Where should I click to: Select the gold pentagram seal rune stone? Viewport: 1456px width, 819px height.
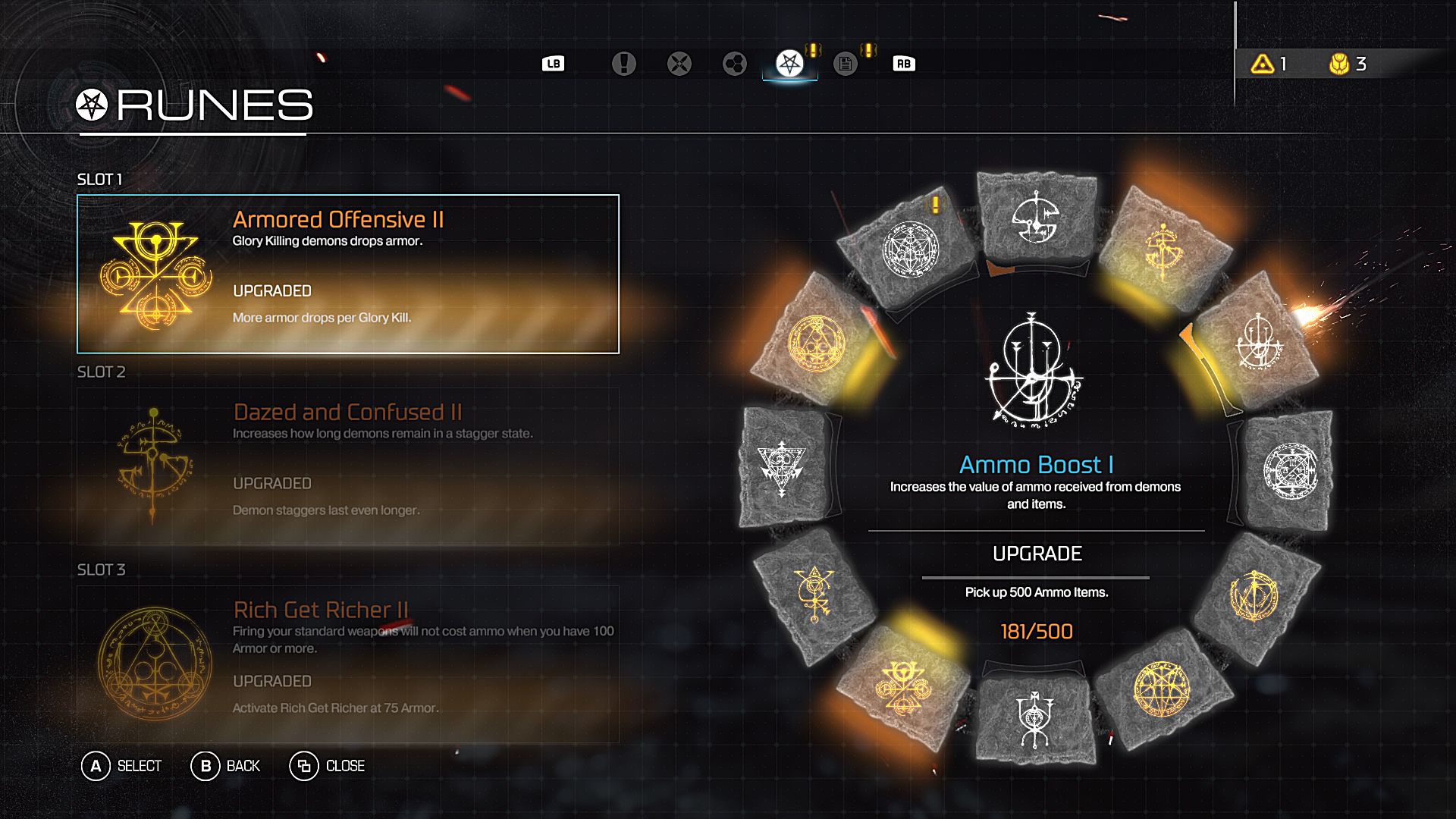(1161, 689)
